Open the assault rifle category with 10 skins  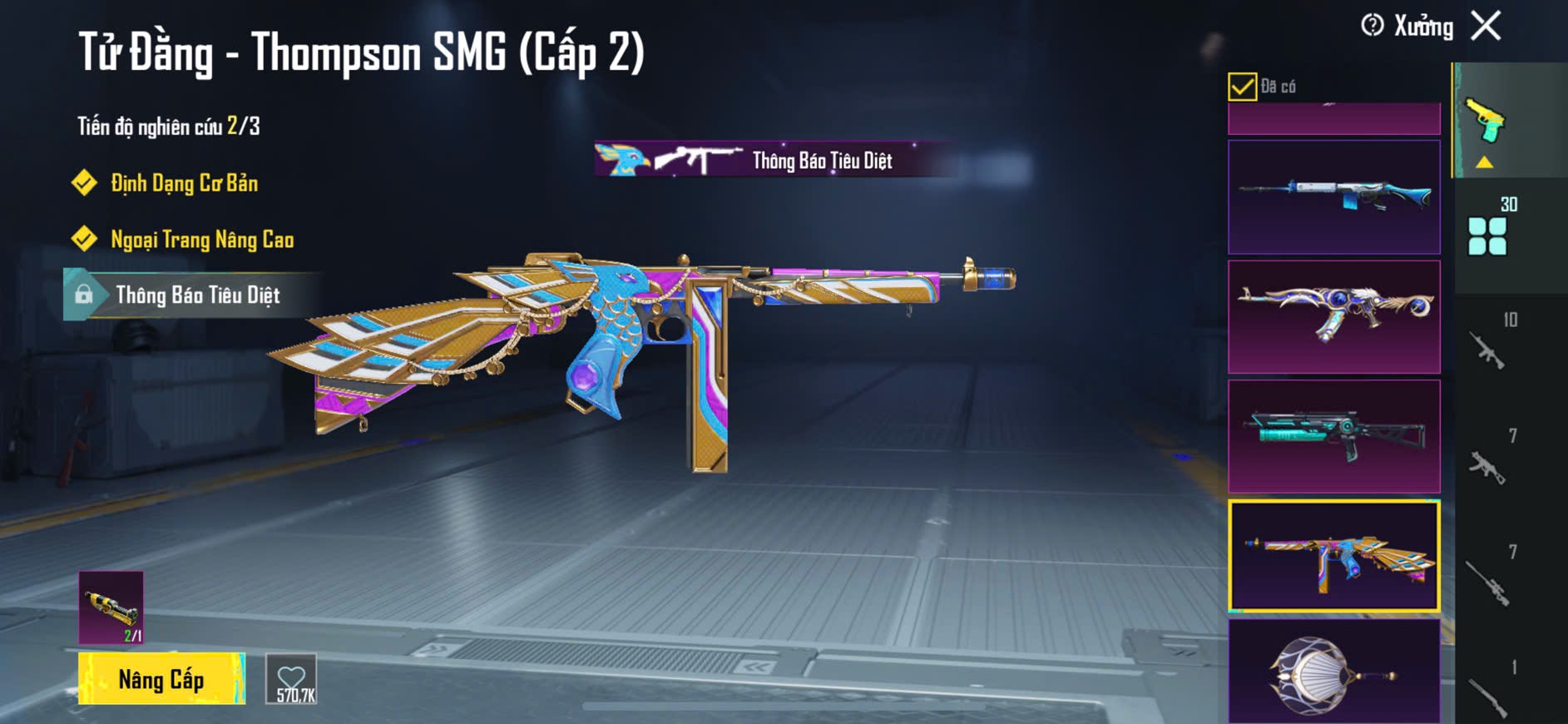pyautogui.click(x=1488, y=350)
